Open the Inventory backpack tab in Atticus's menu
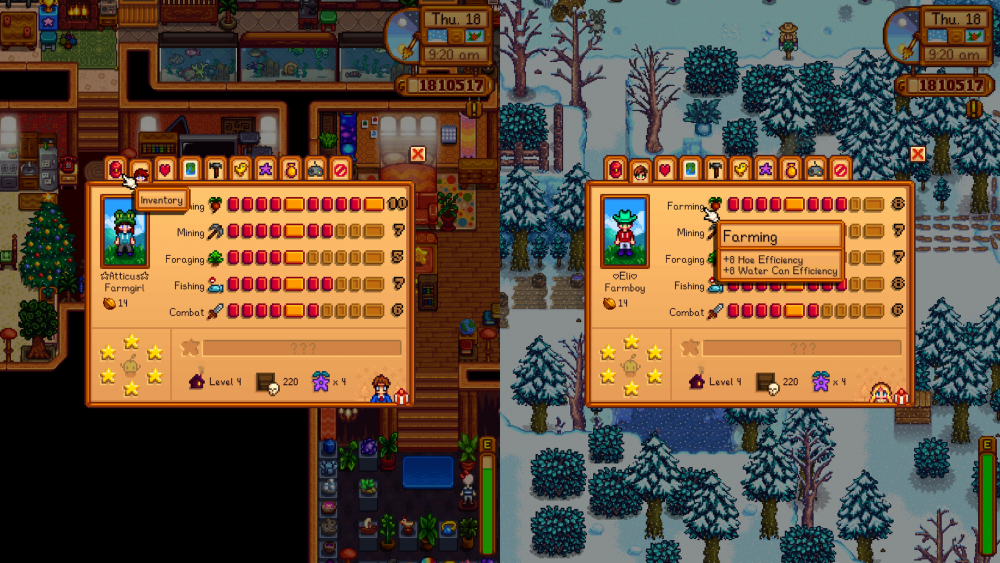The height and width of the screenshot is (563, 1000). click(x=115, y=169)
